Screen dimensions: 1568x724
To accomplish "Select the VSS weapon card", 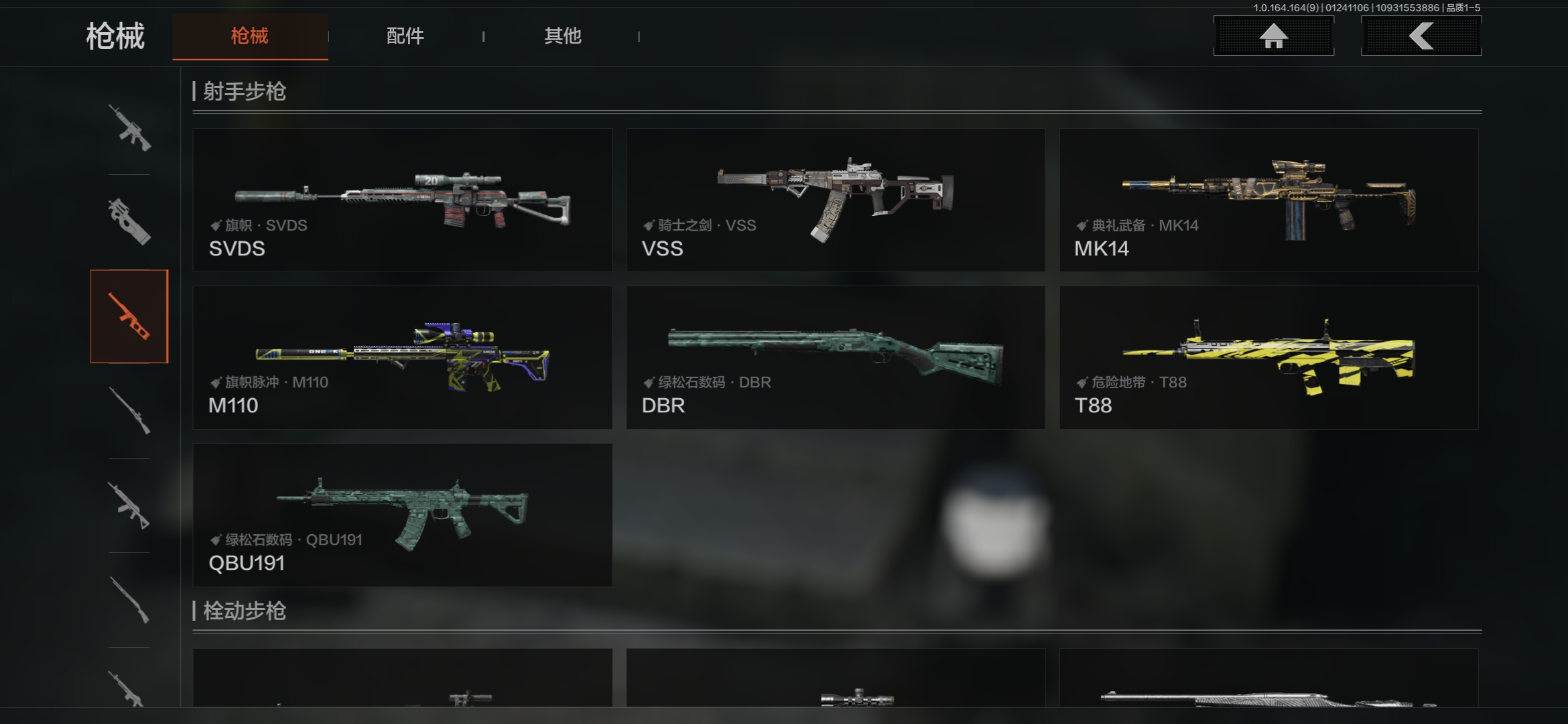I will tap(836, 200).
